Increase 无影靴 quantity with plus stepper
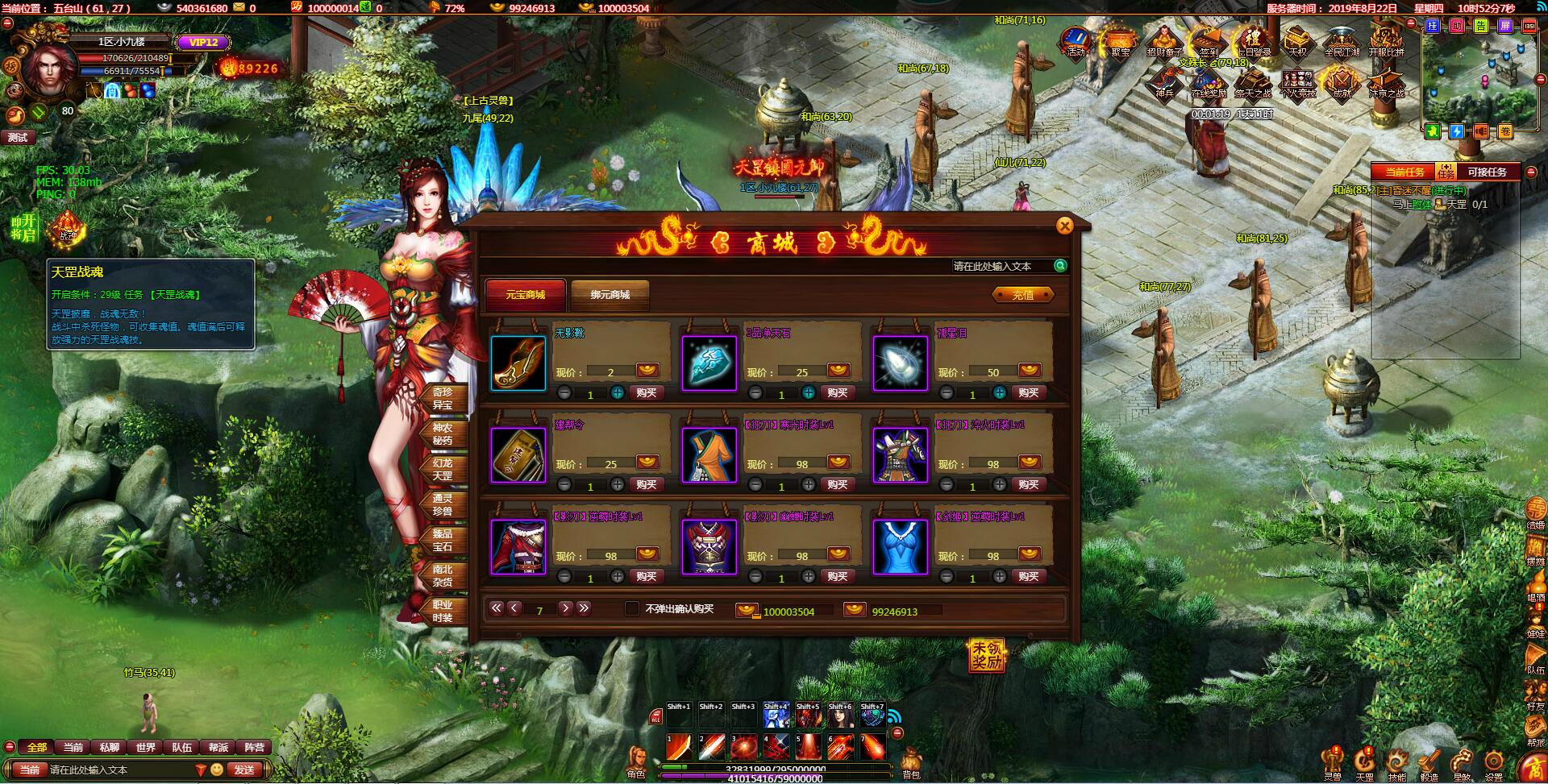This screenshot has height=784, width=1548. pyautogui.click(x=619, y=393)
